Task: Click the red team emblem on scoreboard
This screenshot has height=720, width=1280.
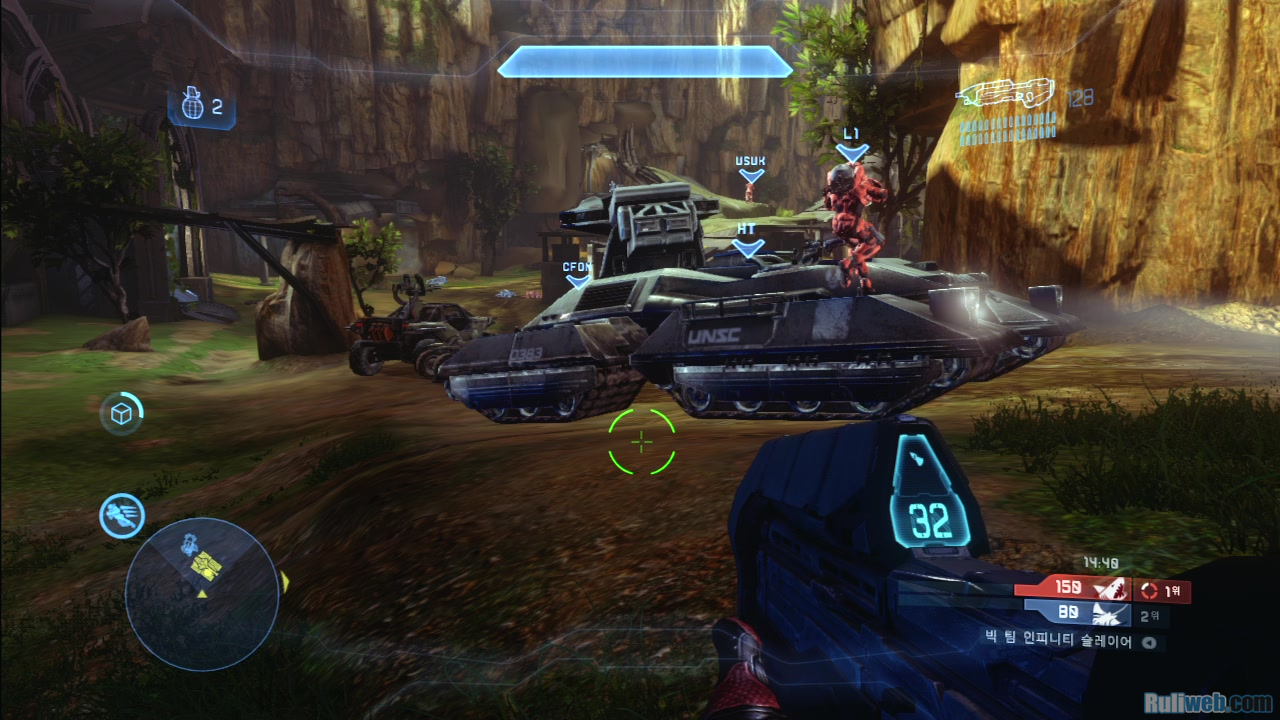Action: click(1110, 589)
